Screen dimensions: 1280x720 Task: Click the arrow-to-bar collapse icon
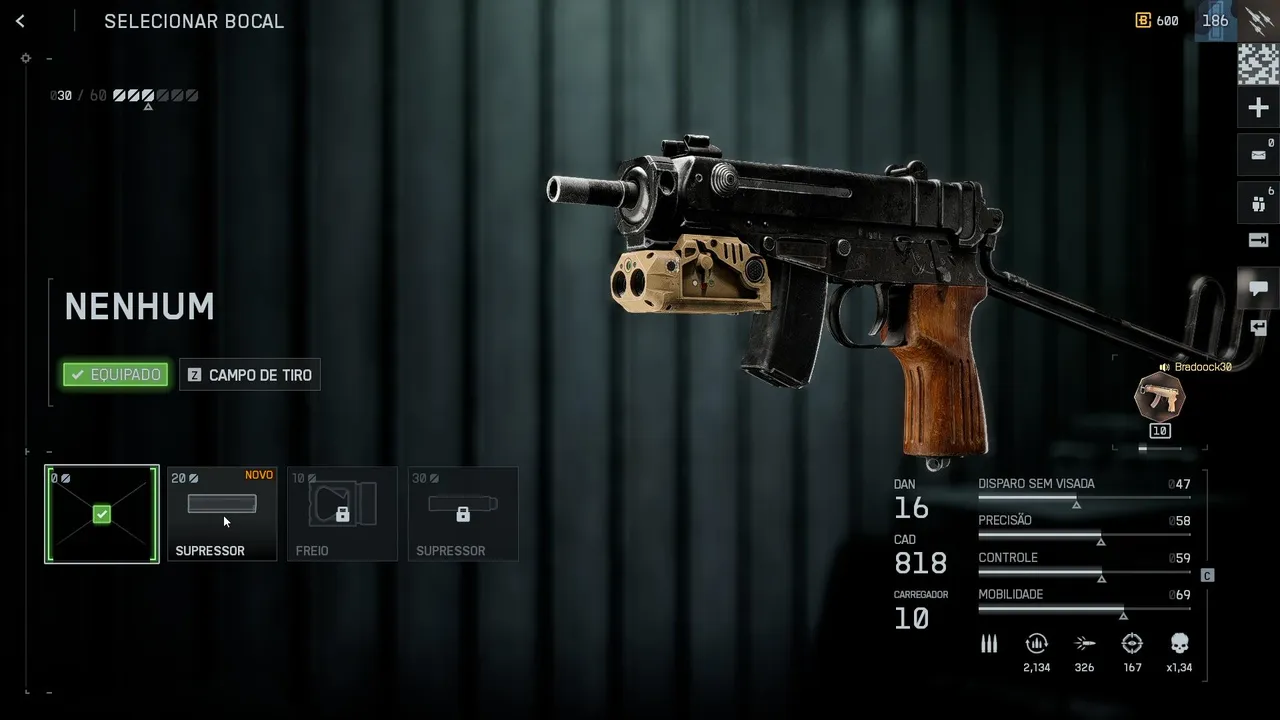point(1258,240)
